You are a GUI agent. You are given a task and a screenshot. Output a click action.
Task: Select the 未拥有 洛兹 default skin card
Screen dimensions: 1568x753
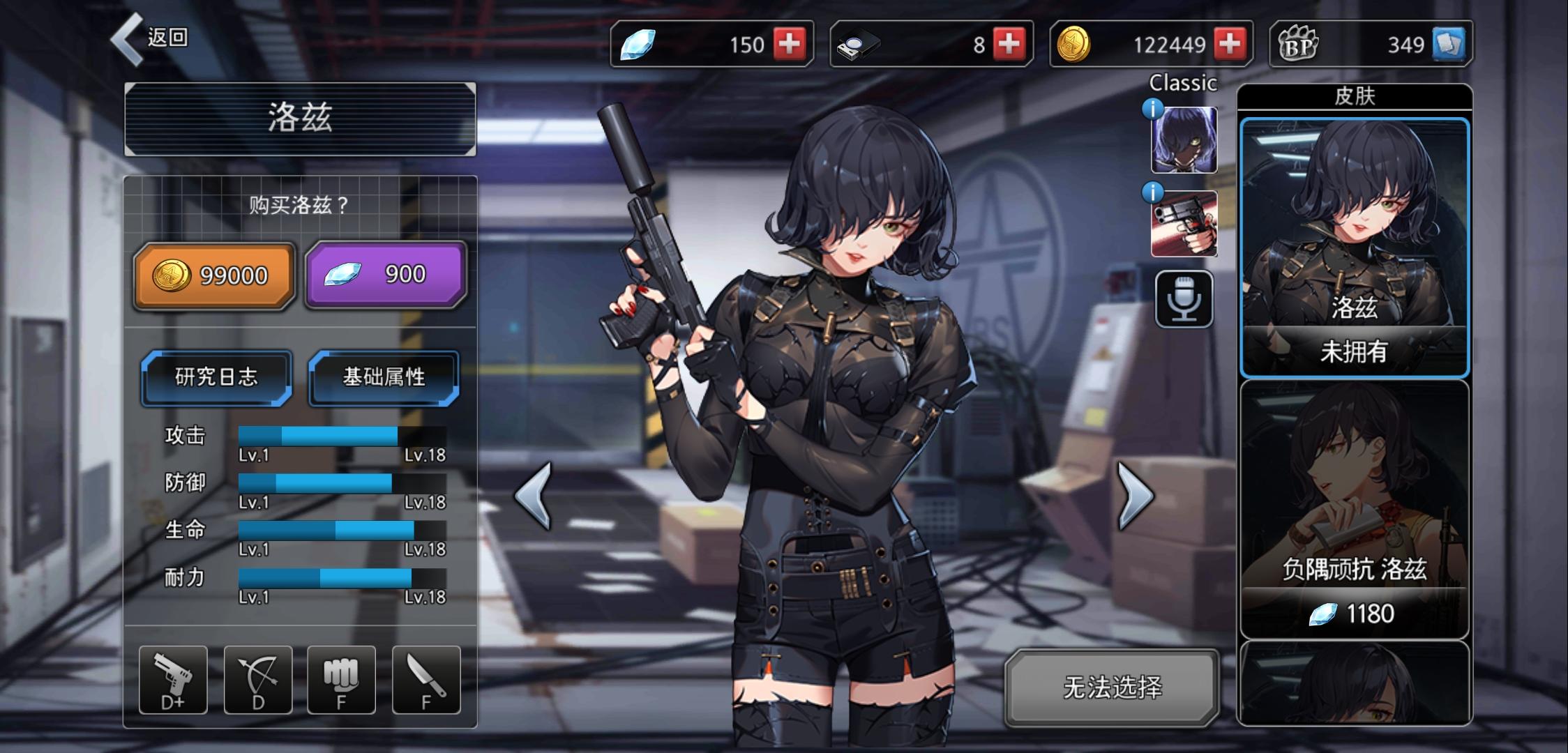click(x=1356, y=248)
